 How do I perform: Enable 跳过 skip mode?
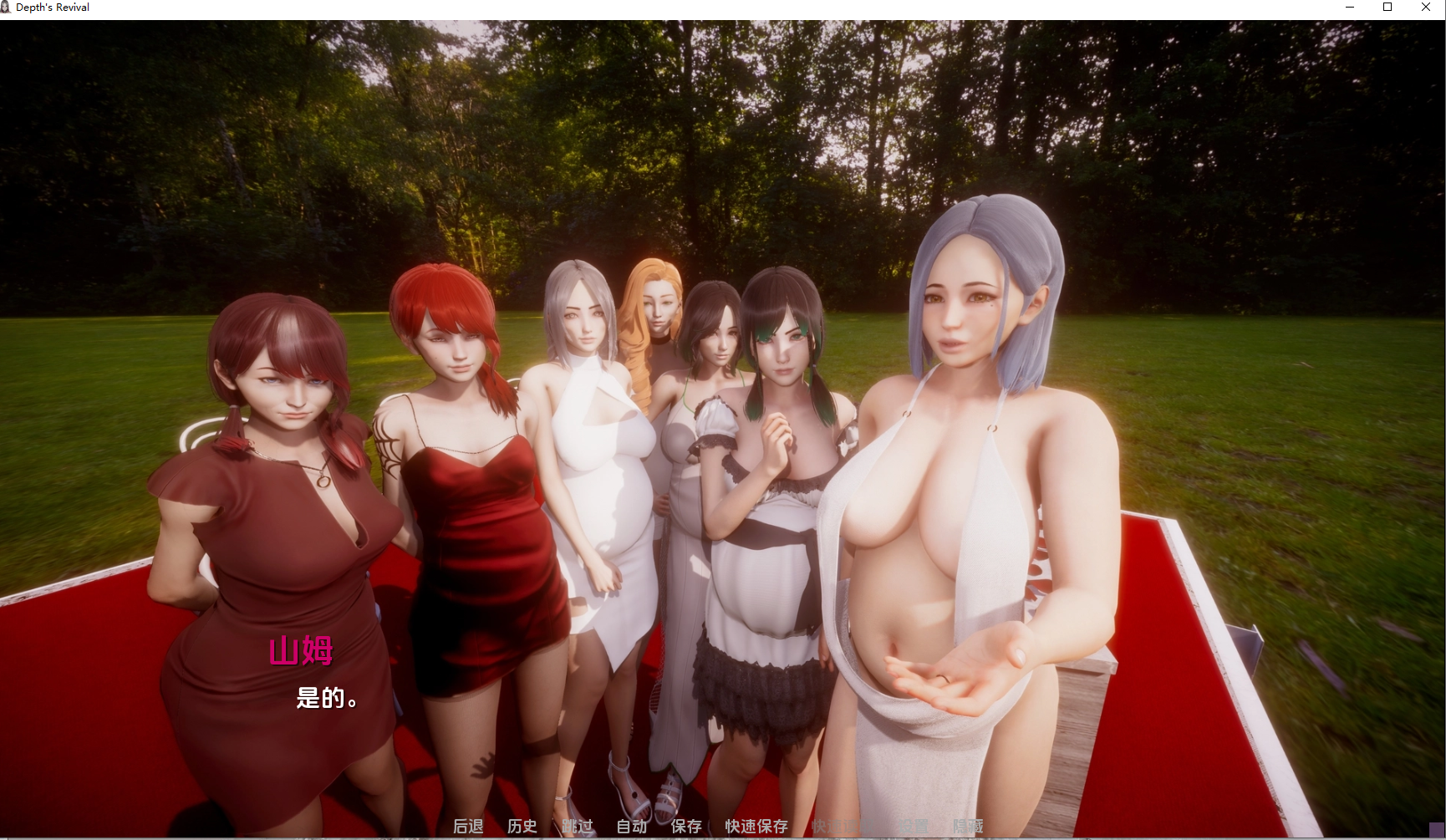point(578,827)
